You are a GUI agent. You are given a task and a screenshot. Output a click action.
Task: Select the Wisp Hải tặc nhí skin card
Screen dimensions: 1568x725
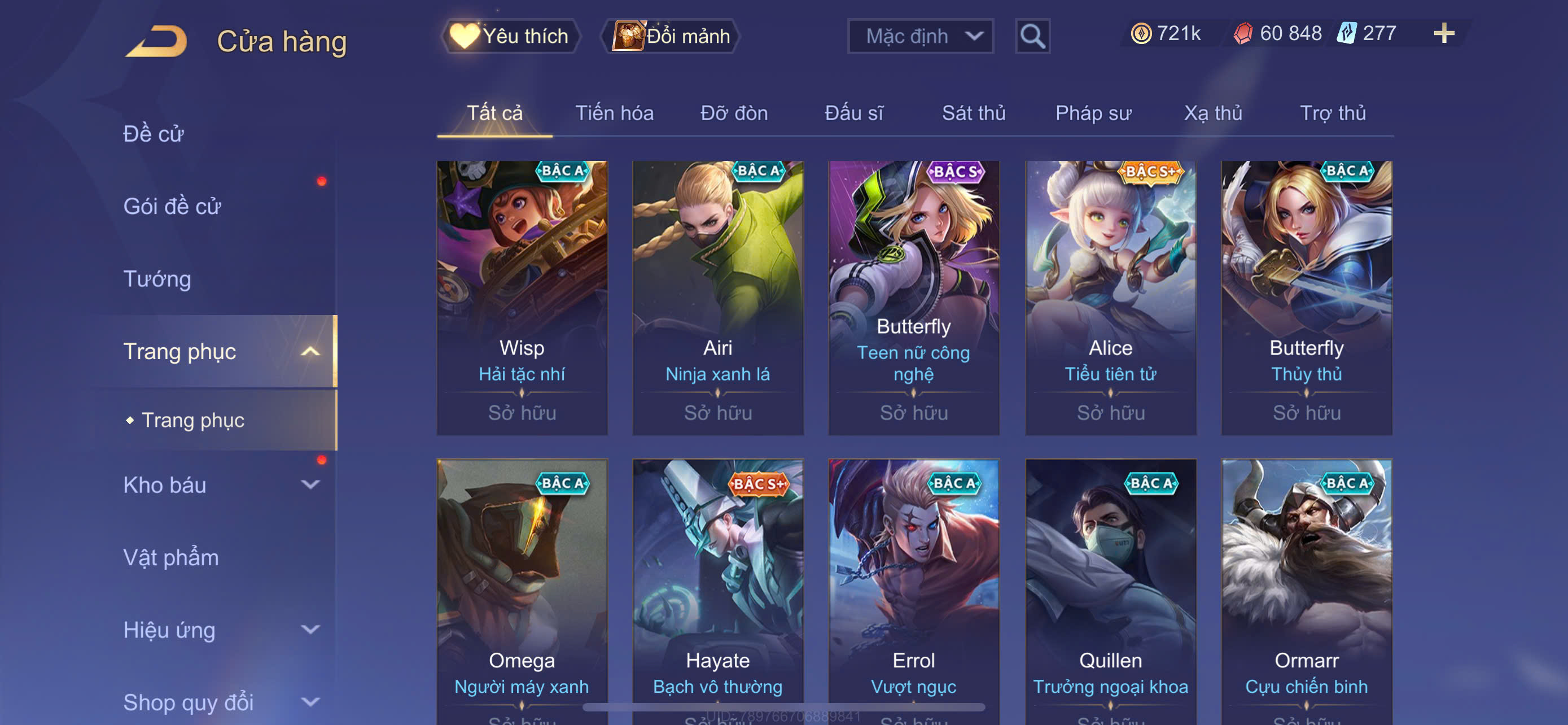pos(522,297)
